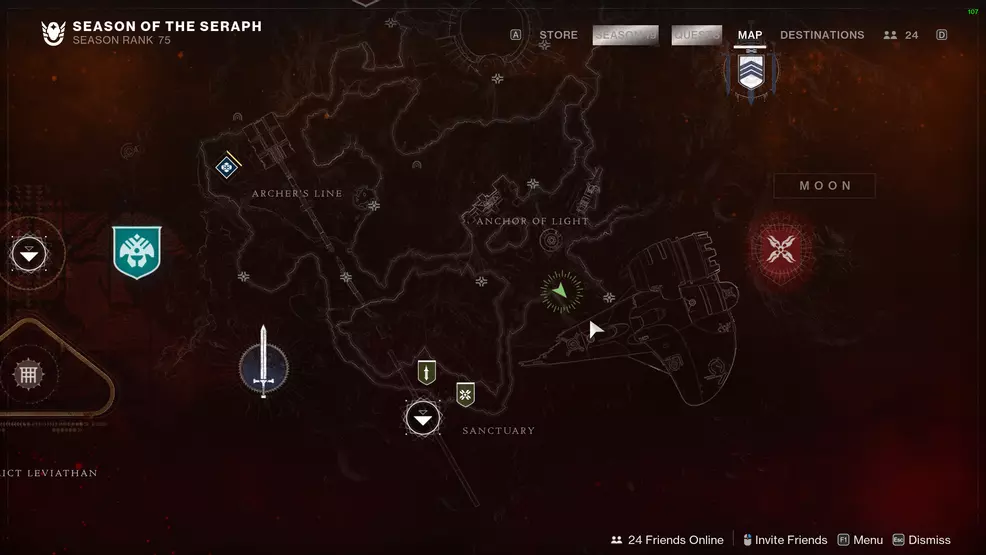Choose the landing zone marker at left edge
986x555 pixels.
(x=29, y=254)
